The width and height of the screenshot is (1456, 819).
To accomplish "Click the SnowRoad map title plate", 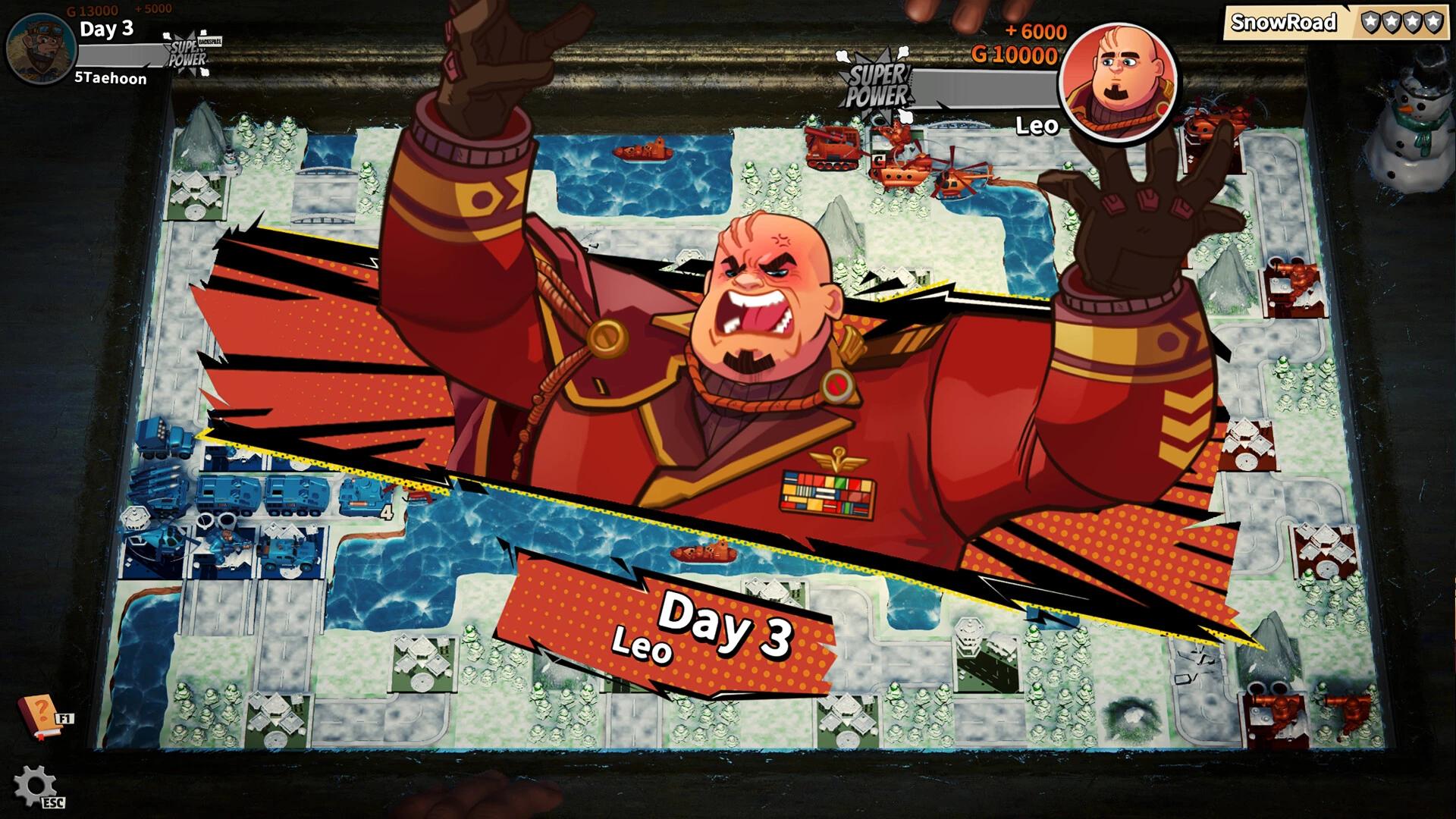I will [x=1282, y=23].
